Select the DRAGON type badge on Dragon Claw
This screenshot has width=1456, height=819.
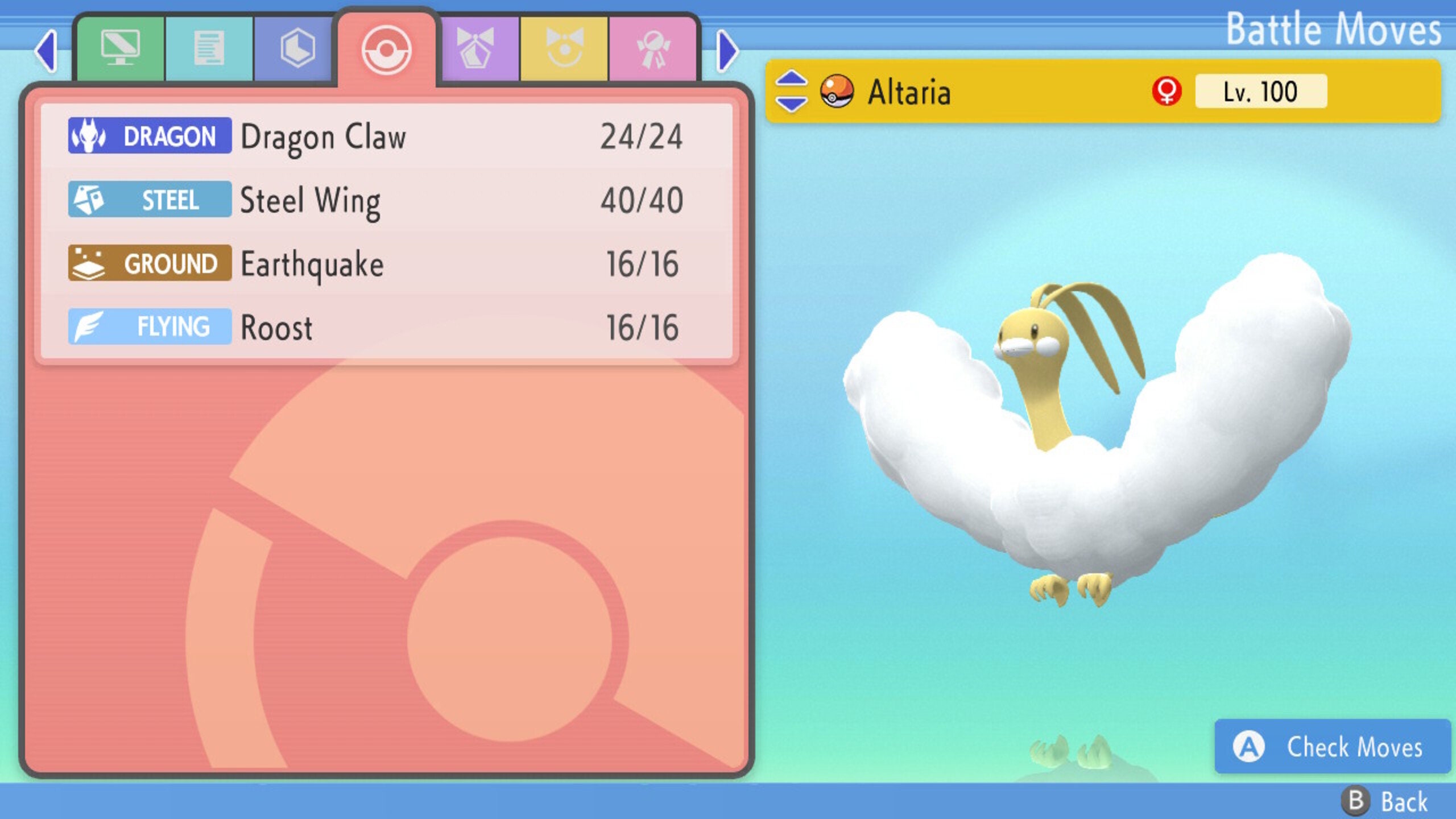coord(150,135)
